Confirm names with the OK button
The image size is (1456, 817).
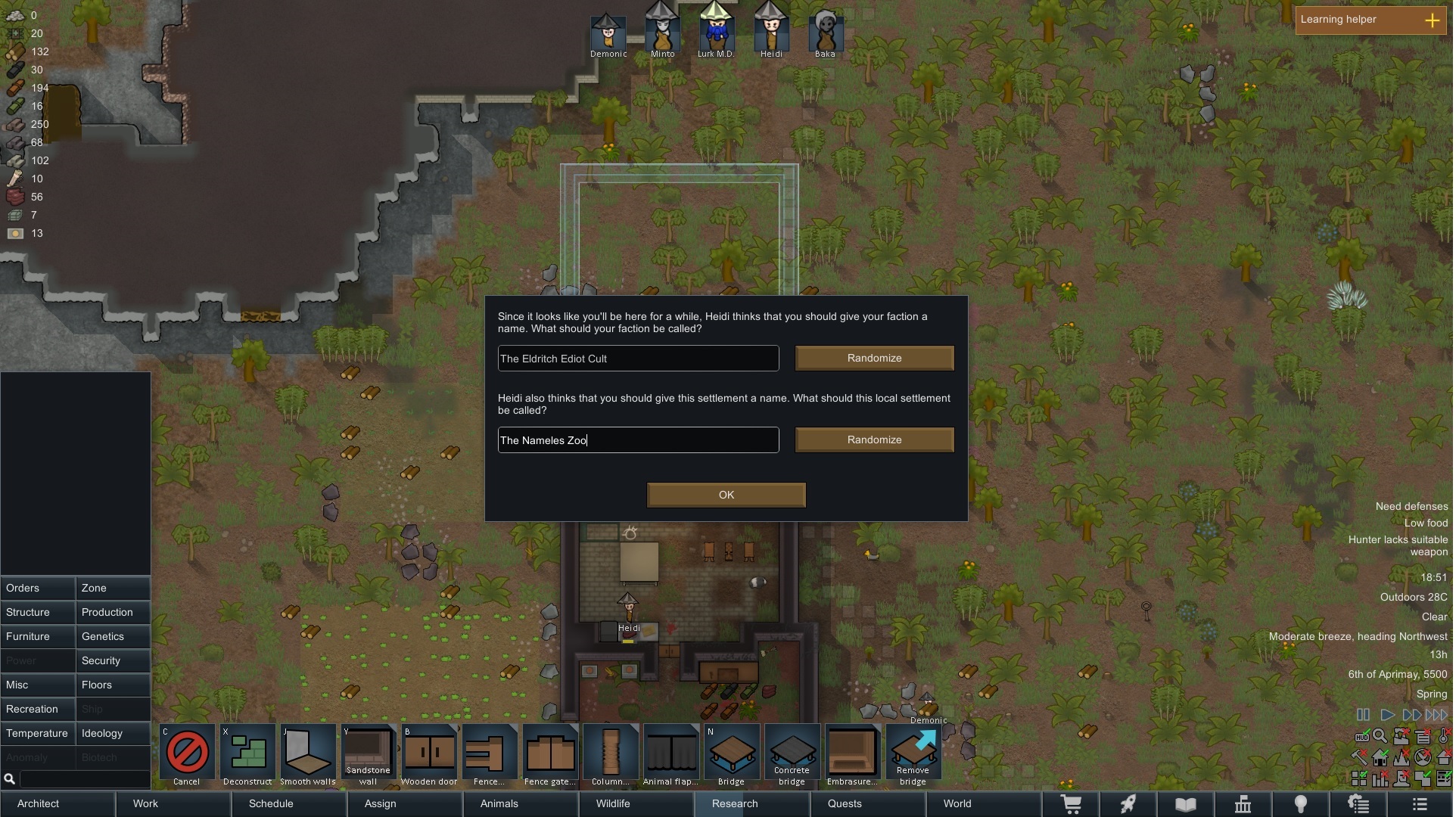(726, 495)
